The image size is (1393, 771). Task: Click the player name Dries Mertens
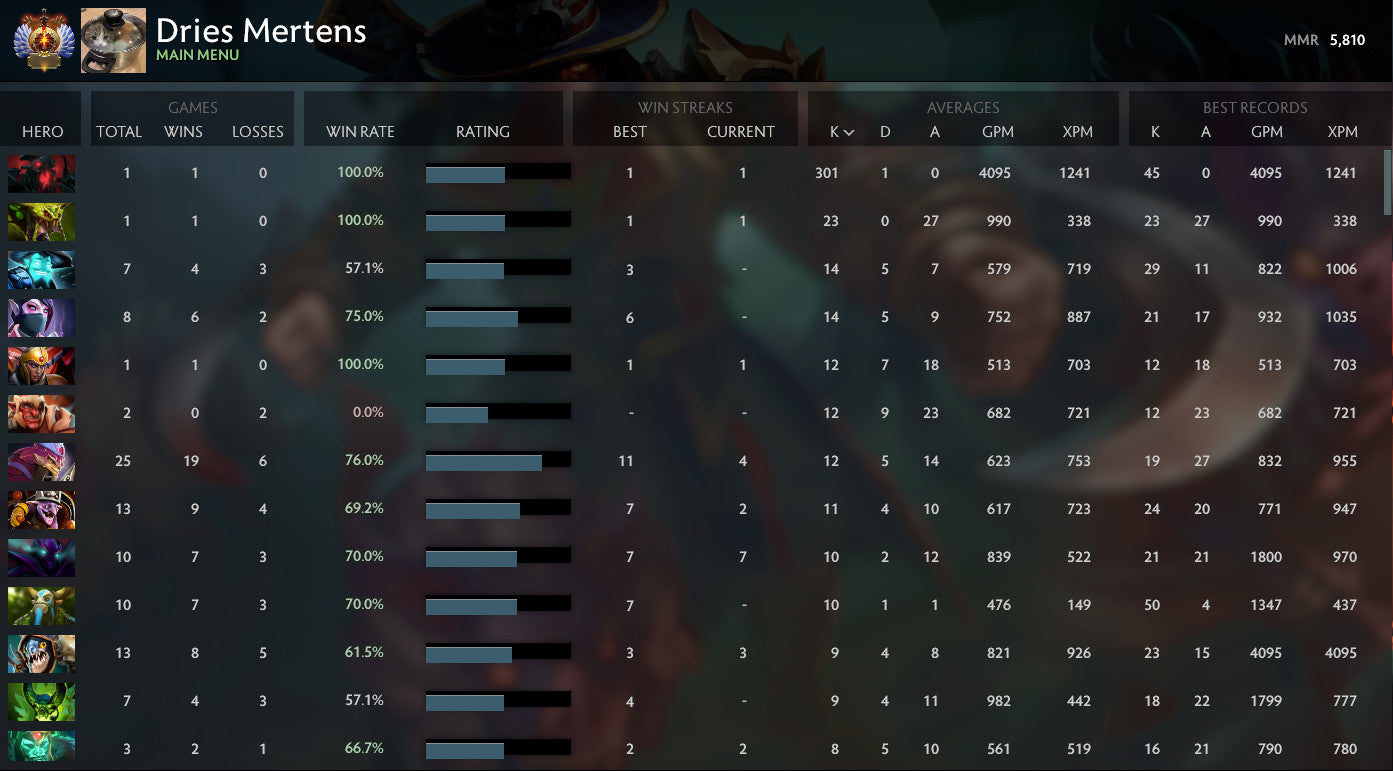tap(260, 31)
